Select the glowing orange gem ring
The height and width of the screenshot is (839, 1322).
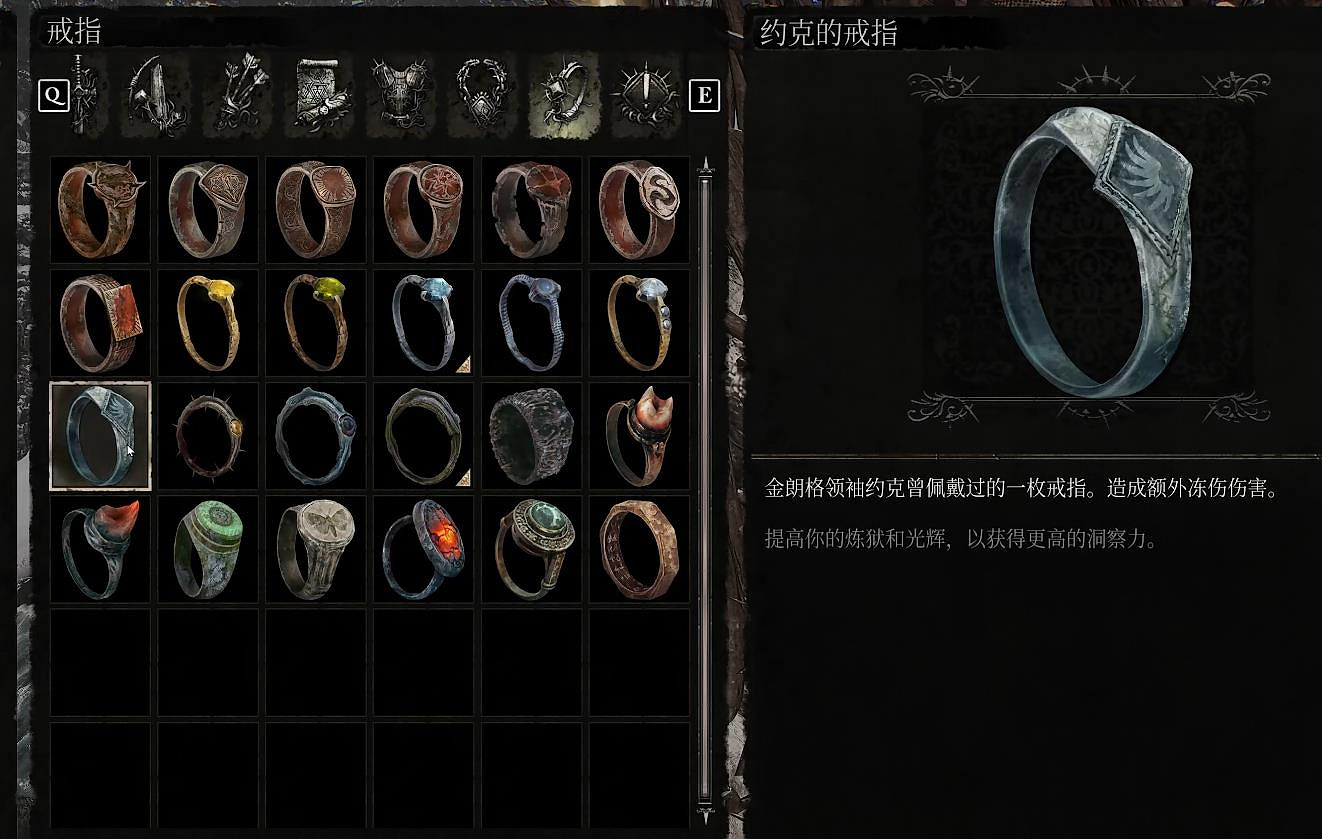[423, 548]
